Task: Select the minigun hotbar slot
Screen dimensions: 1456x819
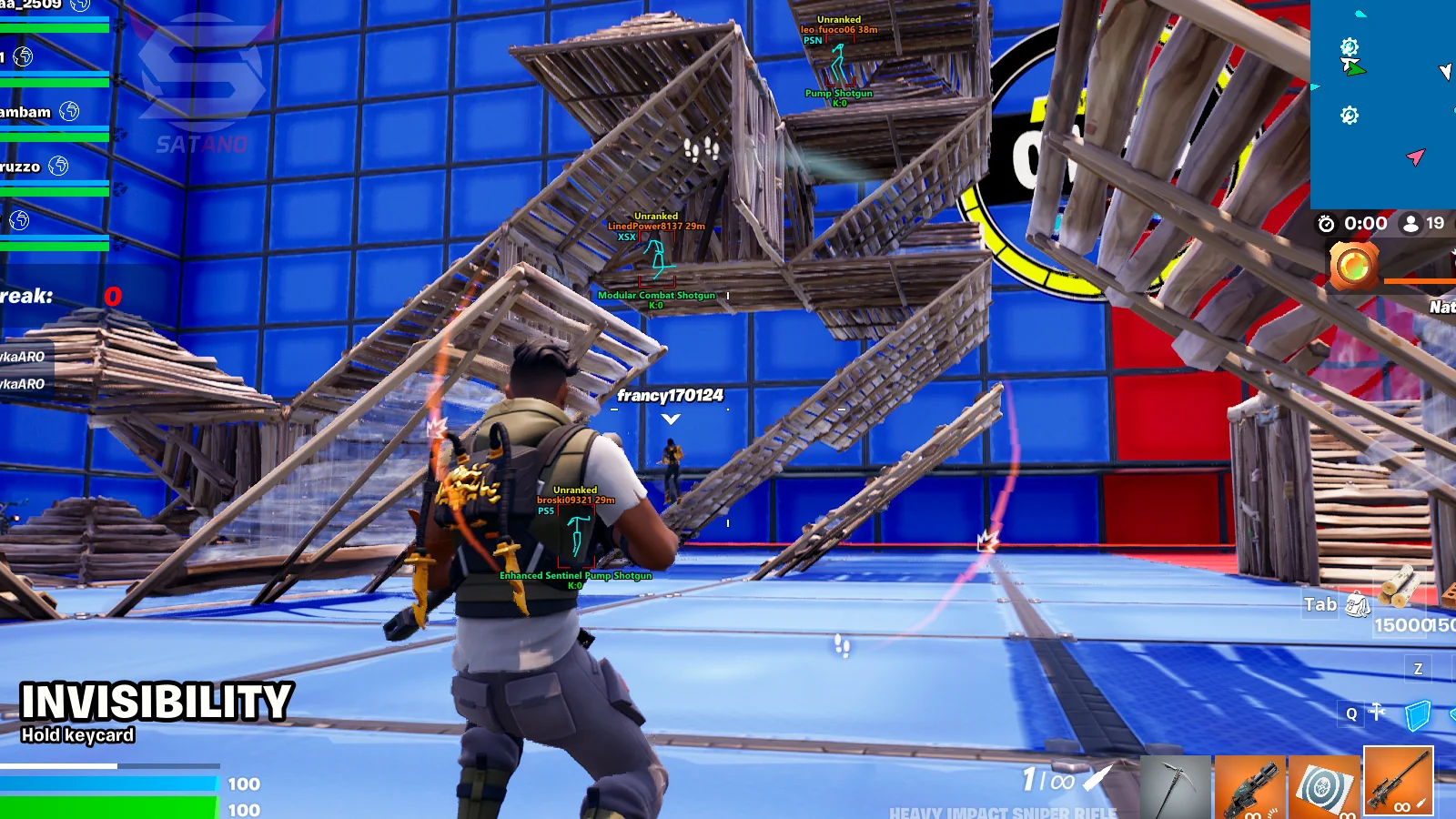Action: pos(1249,786)
